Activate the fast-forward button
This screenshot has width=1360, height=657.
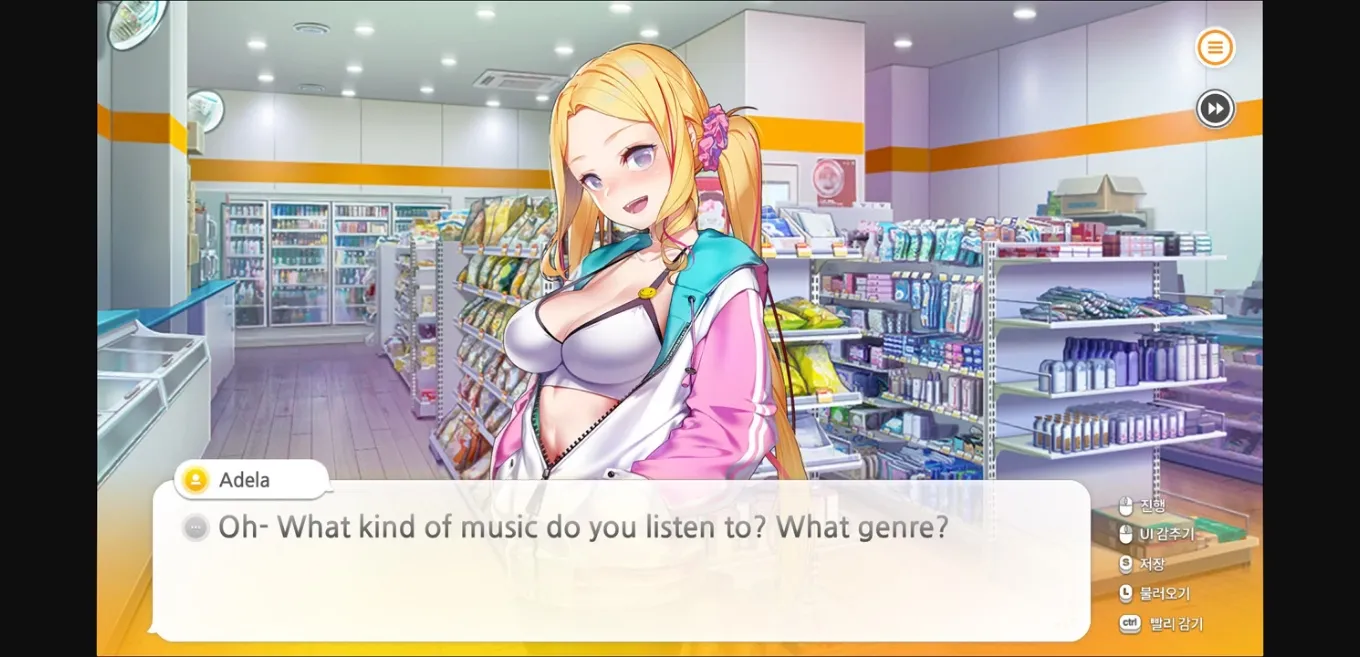(1215, 108)
